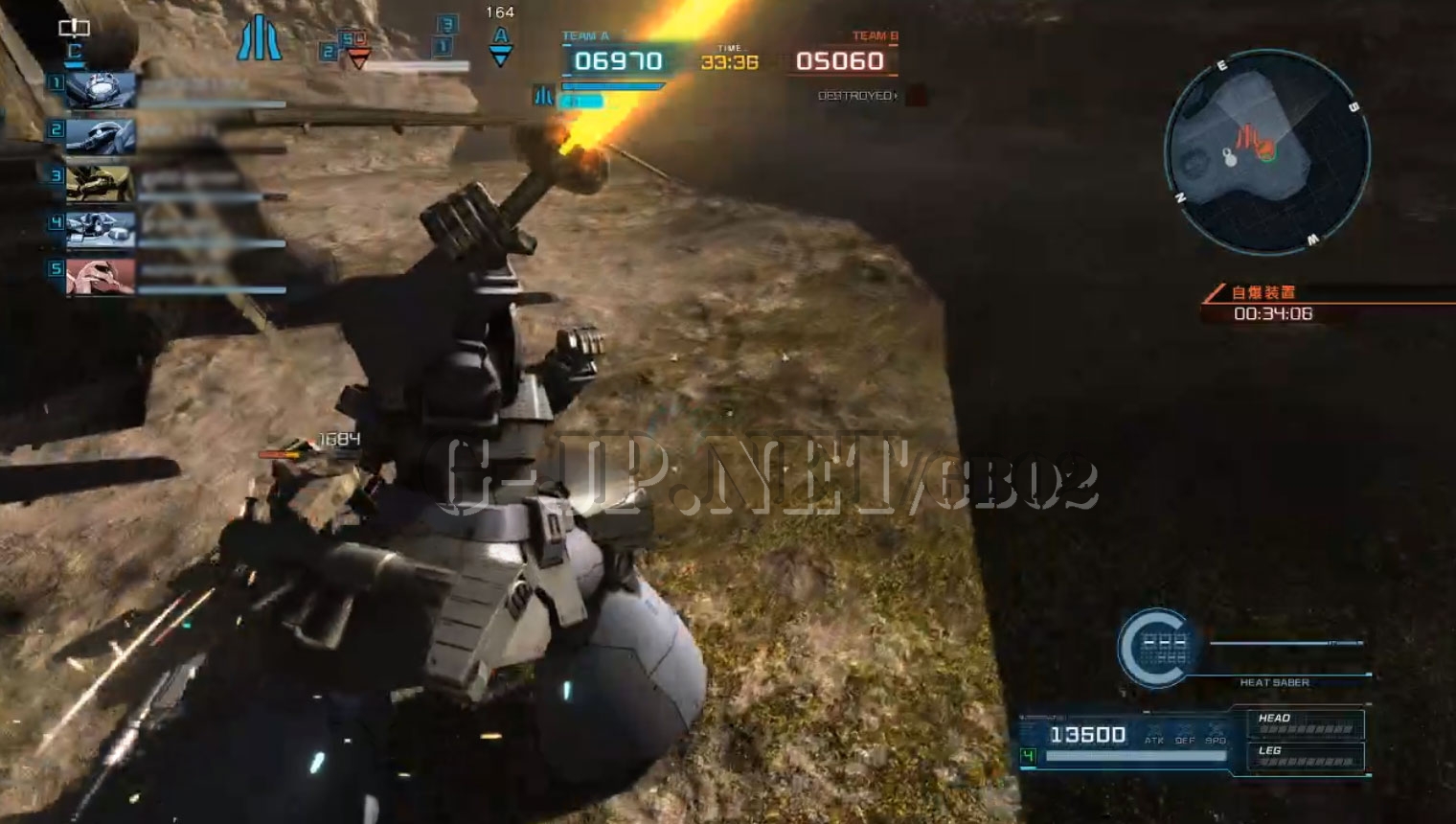Click the red enemy triangle marker
Viewport: 1456px width, 824px height.
click(x=358, y=59)
